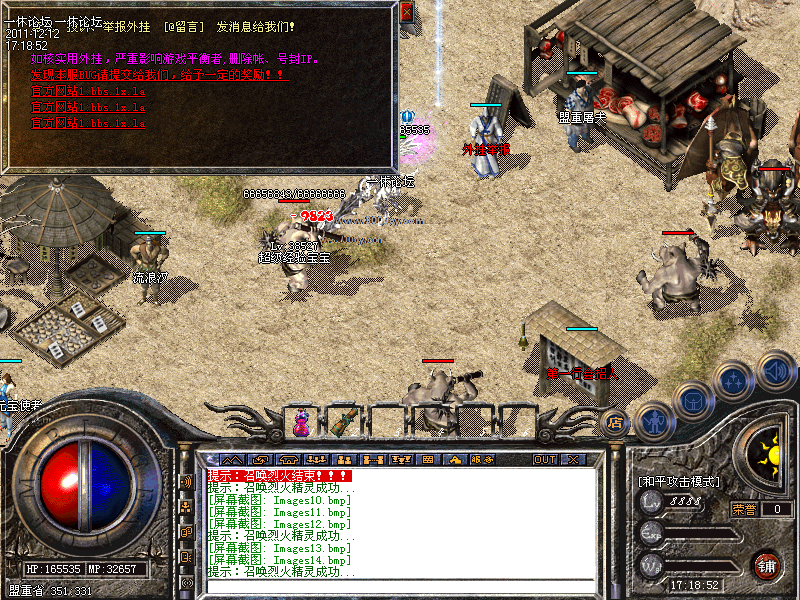Click the X button on chat toolbar
The width and height of the screenshot is (800, 600).
[x=573, y=459]
